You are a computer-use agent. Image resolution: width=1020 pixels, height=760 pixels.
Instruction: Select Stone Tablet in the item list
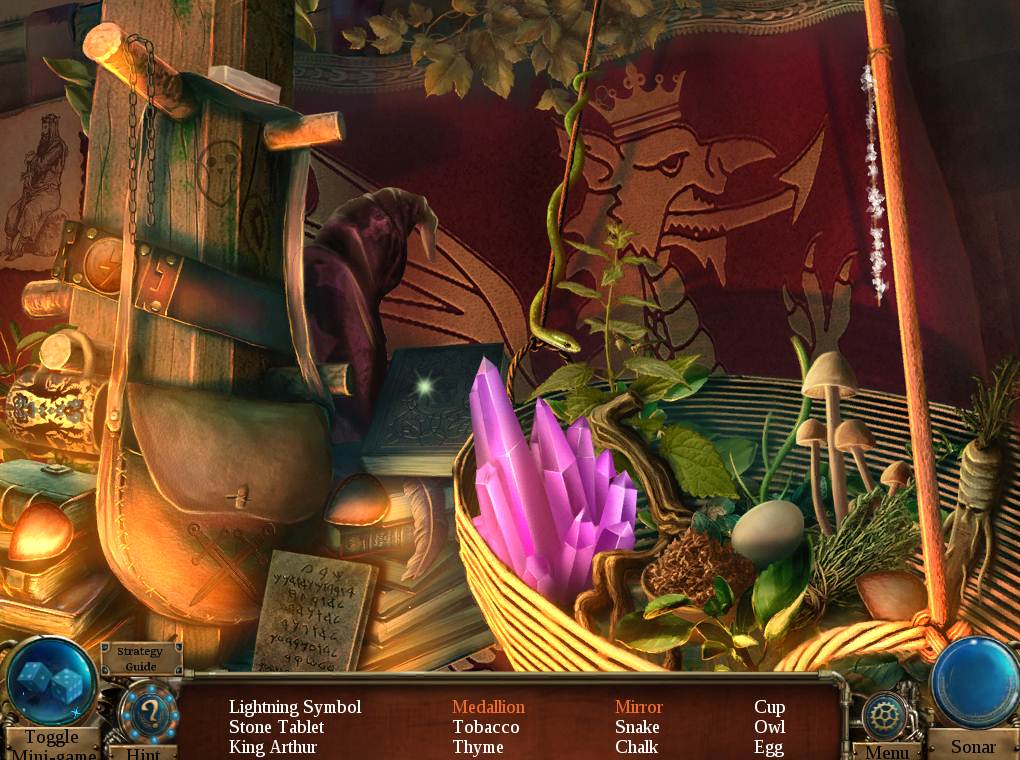[x=276, y=727]
